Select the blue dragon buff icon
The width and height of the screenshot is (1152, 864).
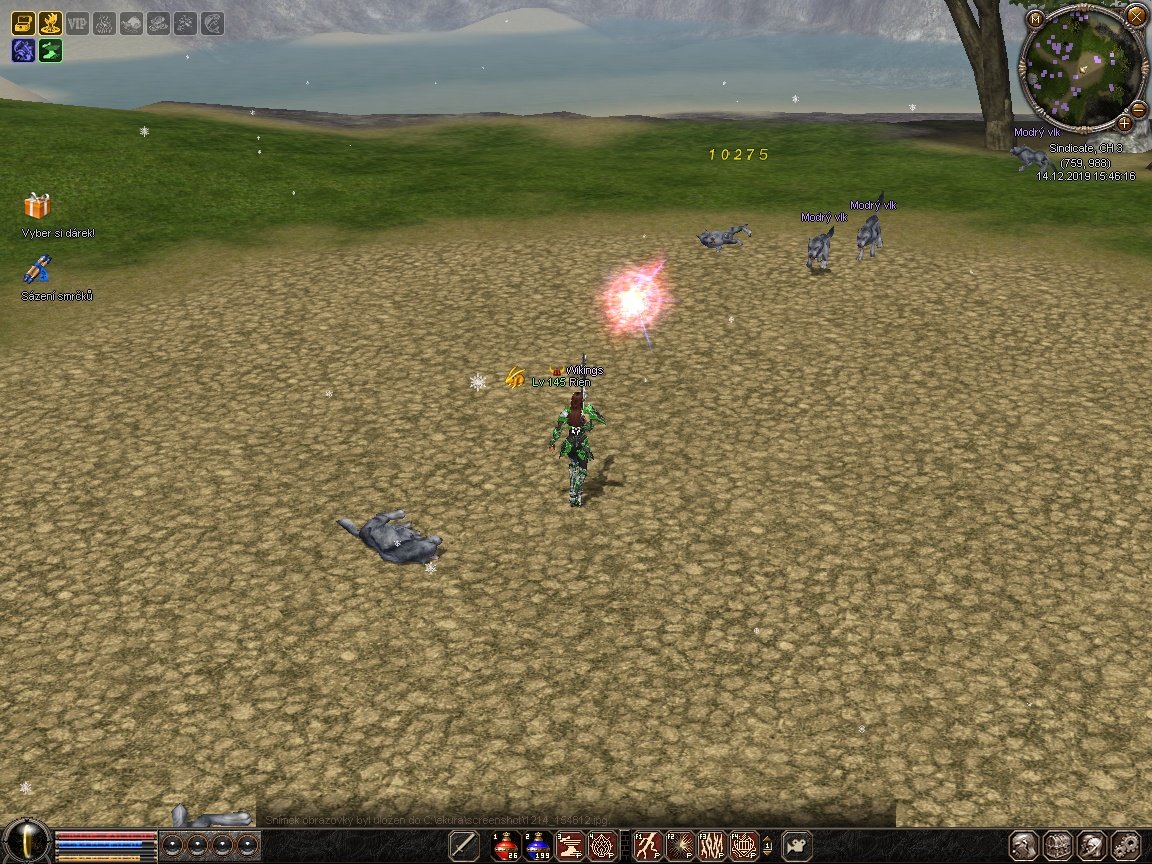coord(23,50)
